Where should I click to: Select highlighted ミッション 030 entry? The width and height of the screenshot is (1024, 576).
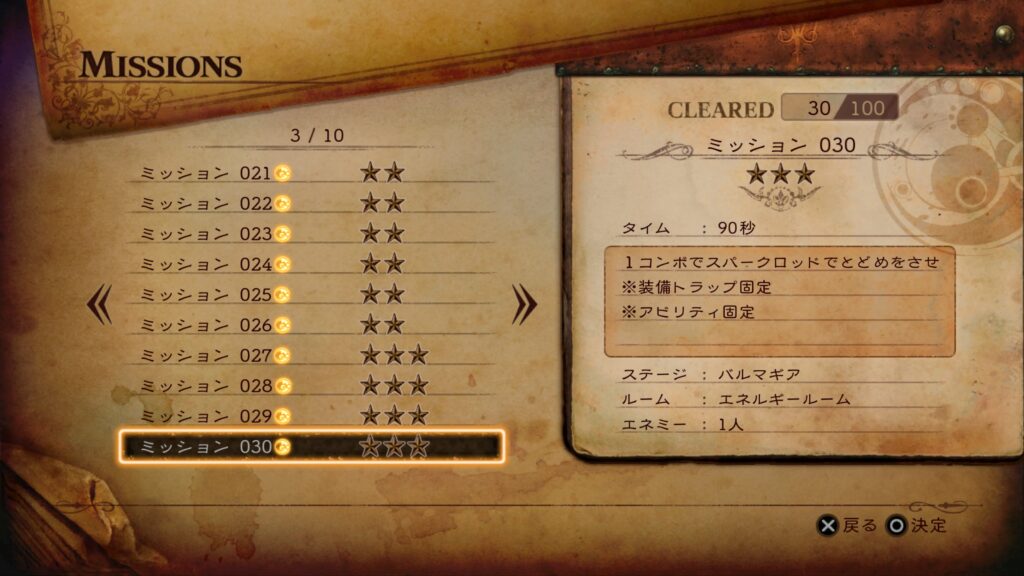tap(310, 446)
